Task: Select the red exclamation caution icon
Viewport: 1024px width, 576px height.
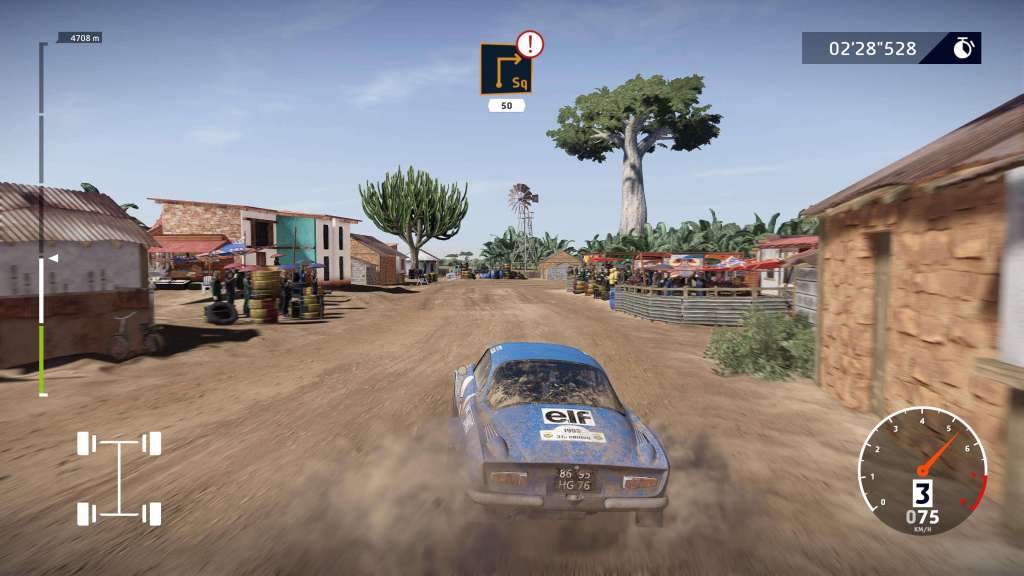Action: click(530, 43)
